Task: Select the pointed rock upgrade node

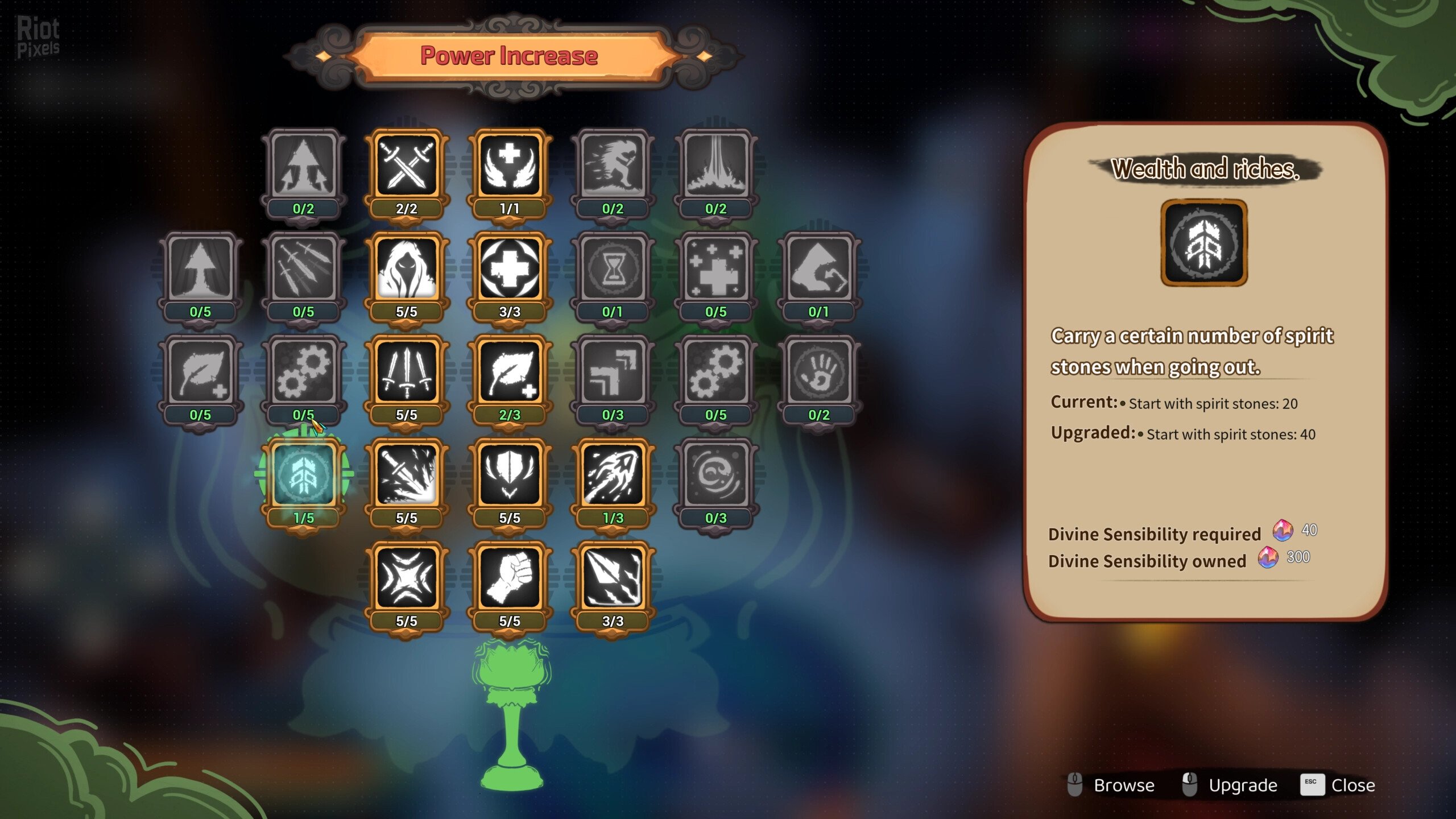Action: (818, 268)
